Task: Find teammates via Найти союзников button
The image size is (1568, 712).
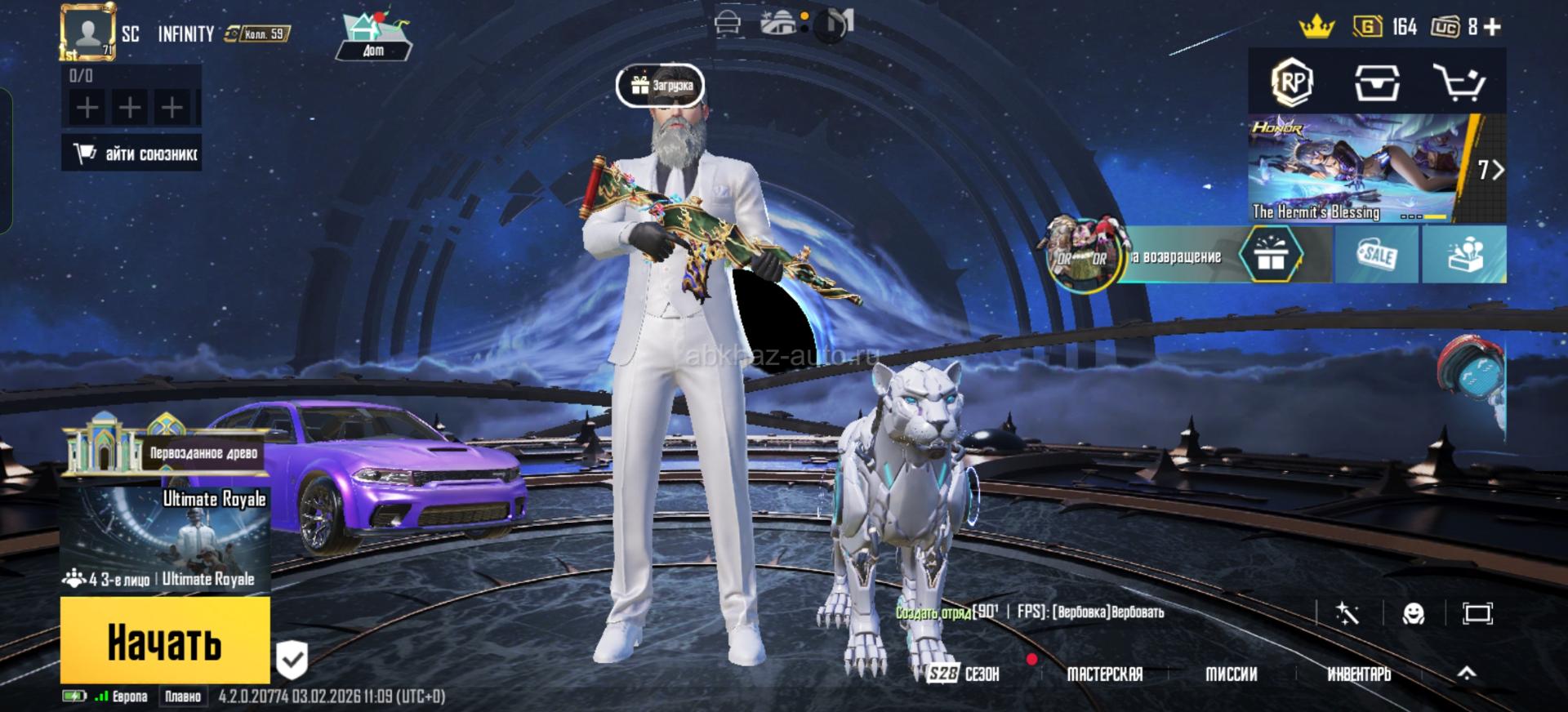Action: point(132,154)
